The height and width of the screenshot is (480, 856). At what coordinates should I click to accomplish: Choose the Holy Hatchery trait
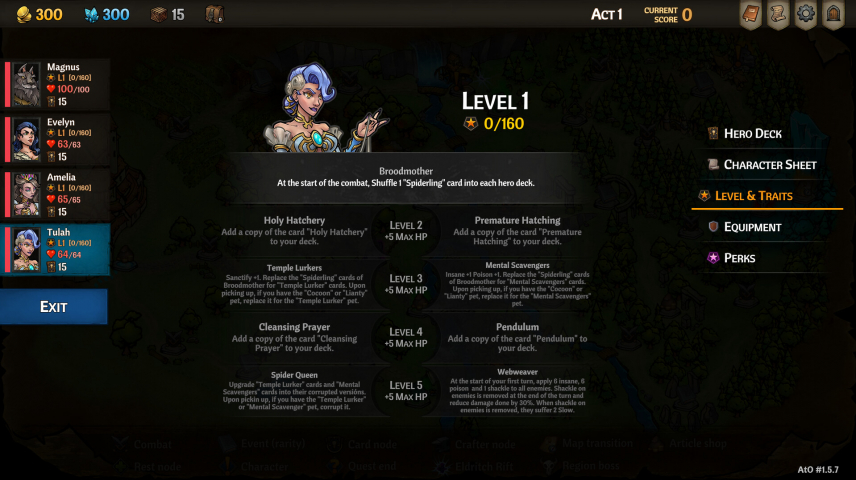(x=293, y=231)
